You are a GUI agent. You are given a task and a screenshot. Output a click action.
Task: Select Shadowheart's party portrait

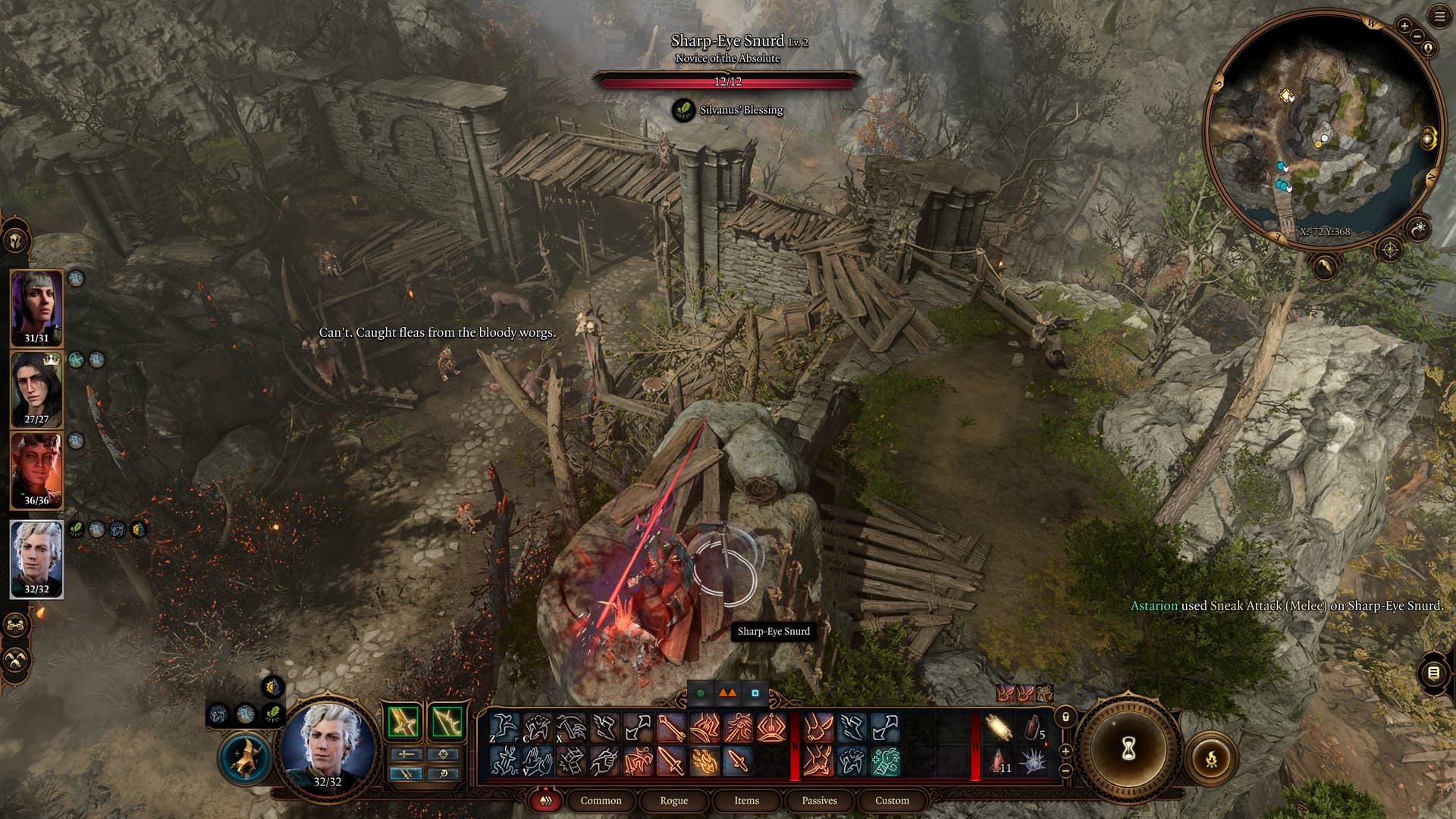point(36,305)
